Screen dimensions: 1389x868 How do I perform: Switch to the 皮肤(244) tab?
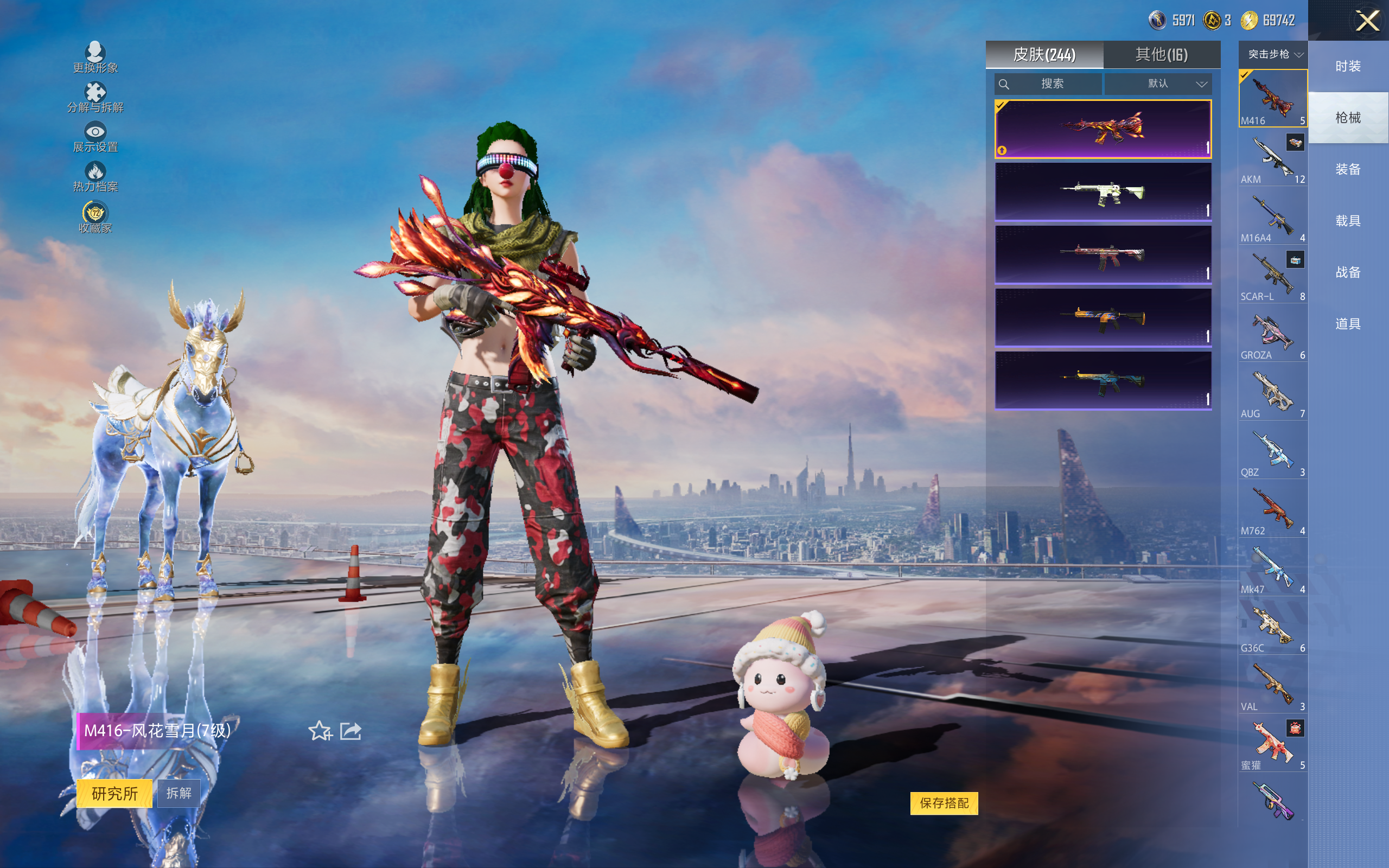[x=1044, y=55]
